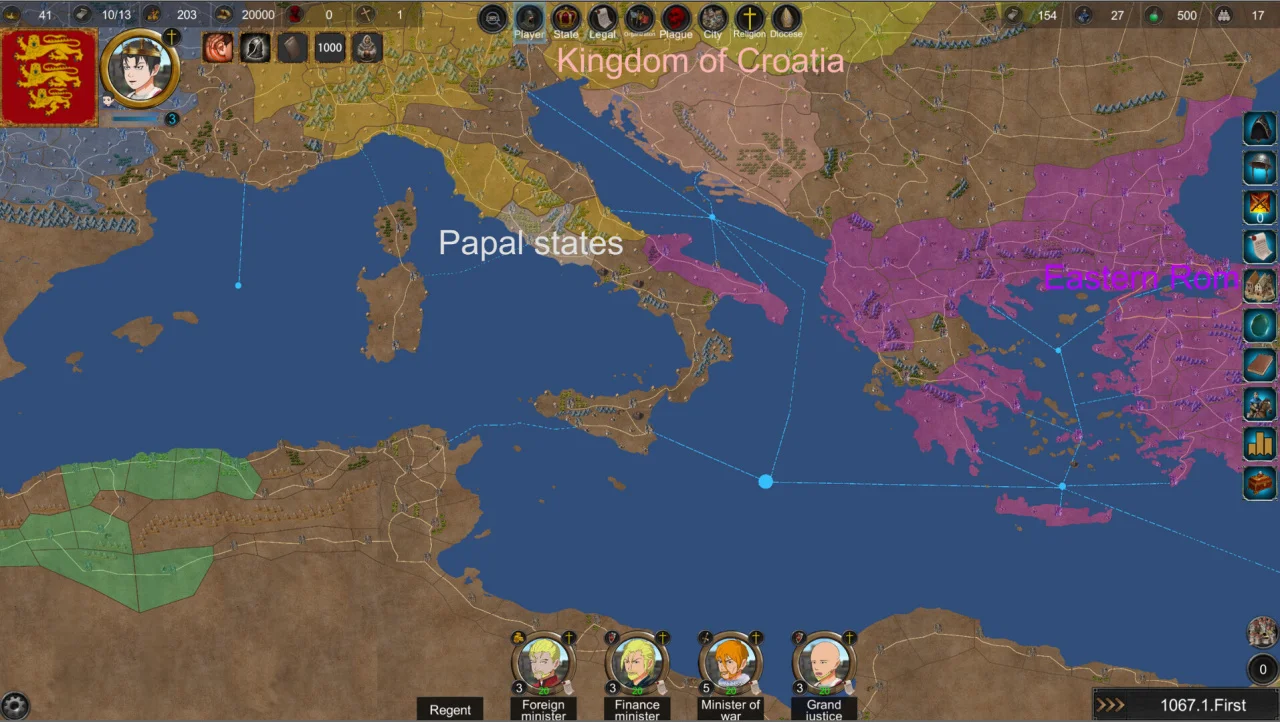This screenshot has height=722, width=1280.
Task: Advance time with the arrows date button
Action: click(x=1110, y=705)
